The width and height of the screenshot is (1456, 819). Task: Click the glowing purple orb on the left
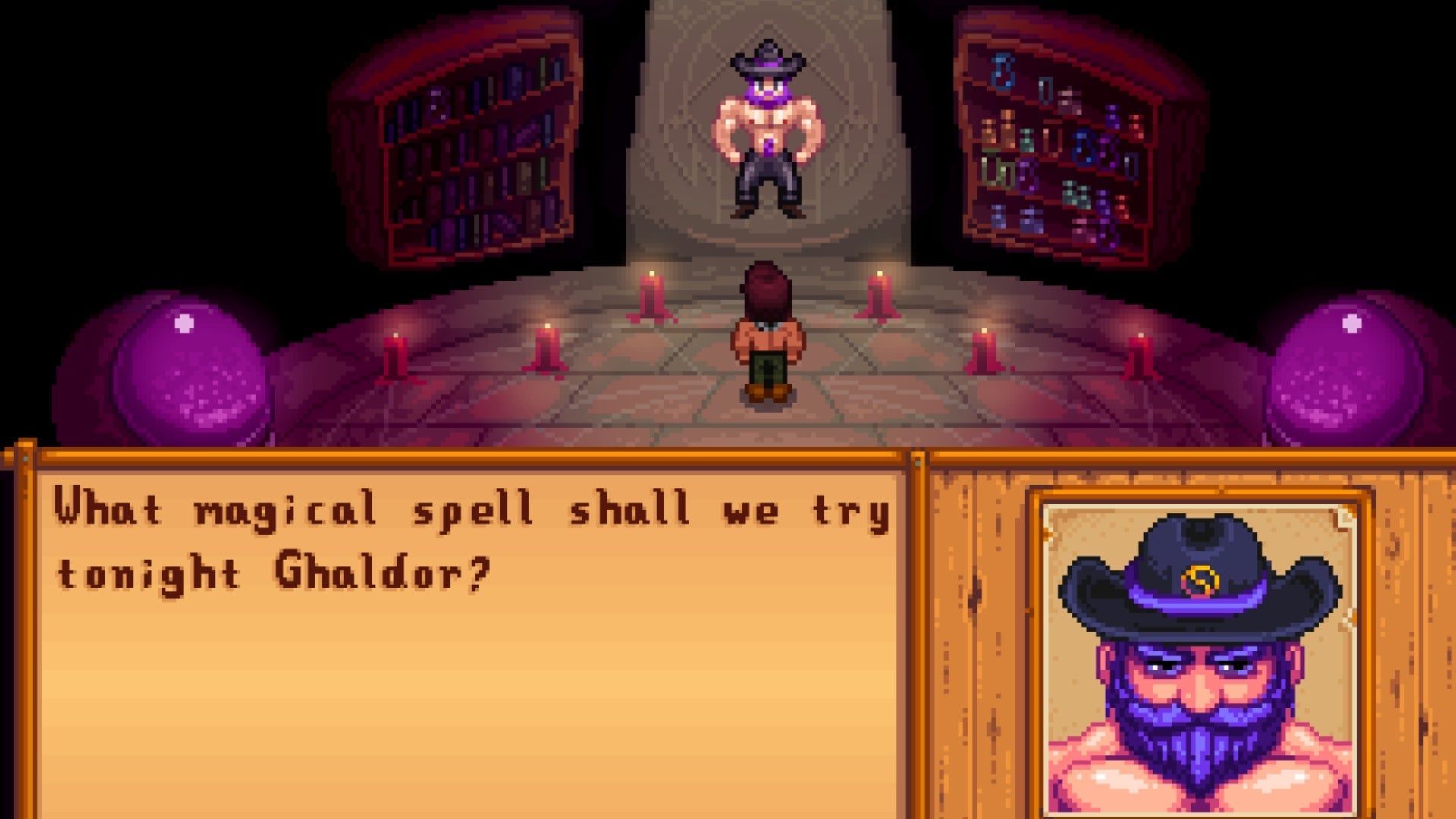pyautogui.click(x=182, y=364)
